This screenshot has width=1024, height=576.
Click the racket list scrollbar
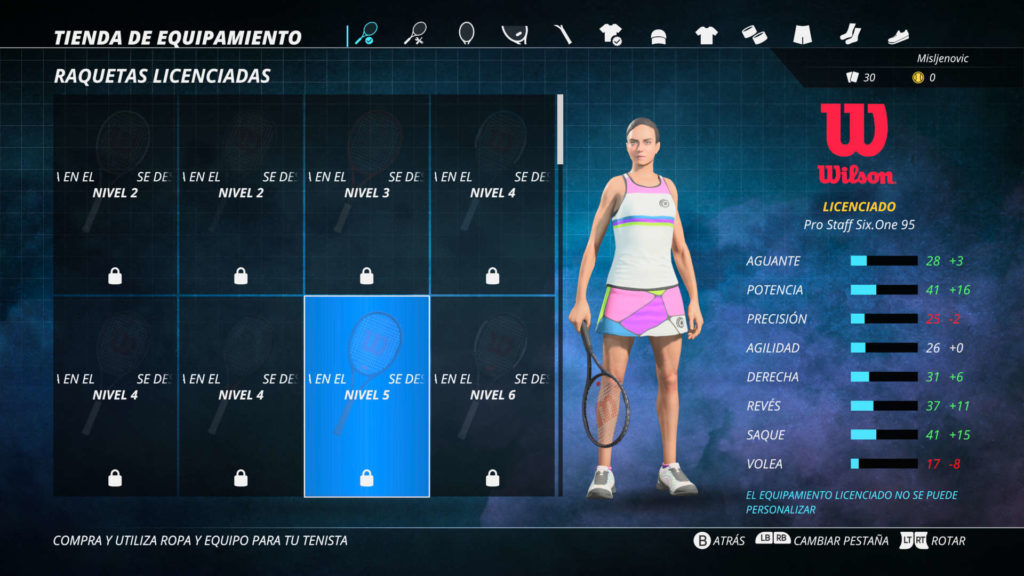(559, 130)
